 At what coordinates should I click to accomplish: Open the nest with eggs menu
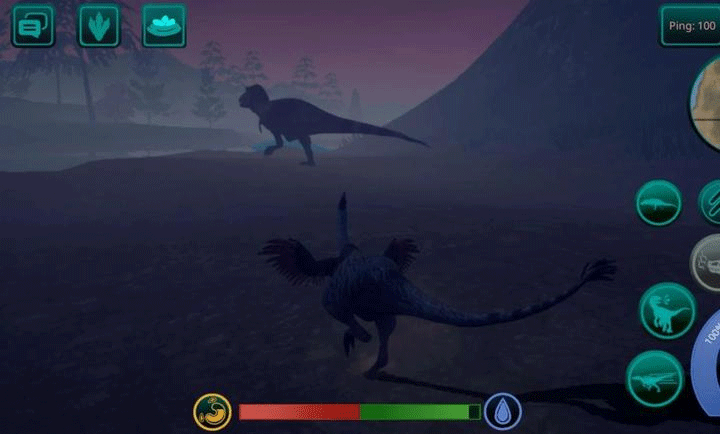(164, 26)
